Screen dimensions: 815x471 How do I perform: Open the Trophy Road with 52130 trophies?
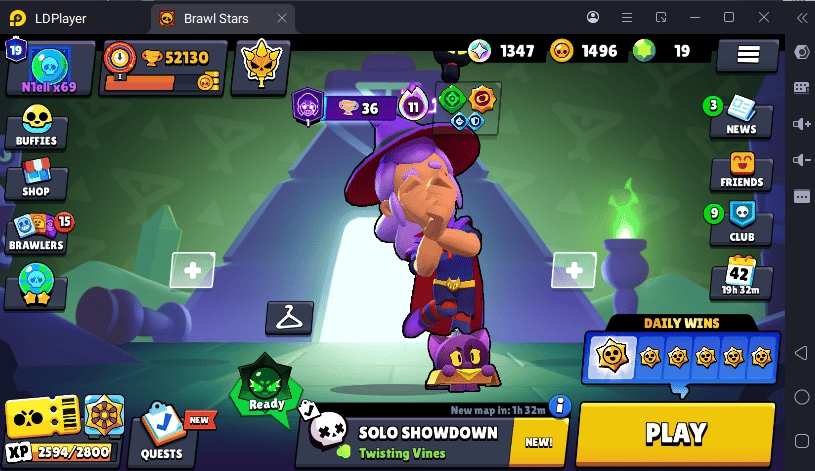tap(164, 67)
